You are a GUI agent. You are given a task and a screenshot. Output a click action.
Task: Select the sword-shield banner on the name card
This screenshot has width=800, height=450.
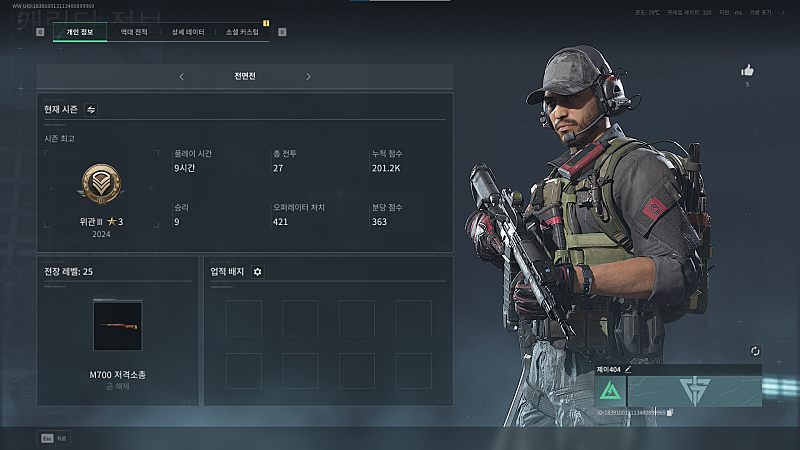694,391
